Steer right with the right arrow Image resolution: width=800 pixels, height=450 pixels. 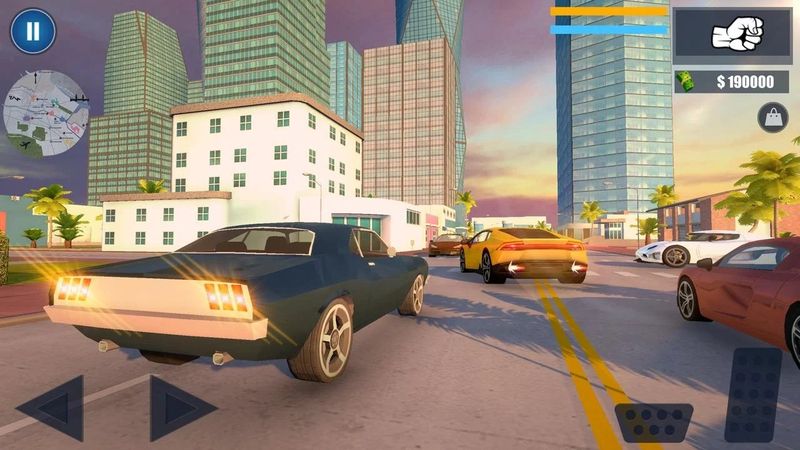coord(181,407)
